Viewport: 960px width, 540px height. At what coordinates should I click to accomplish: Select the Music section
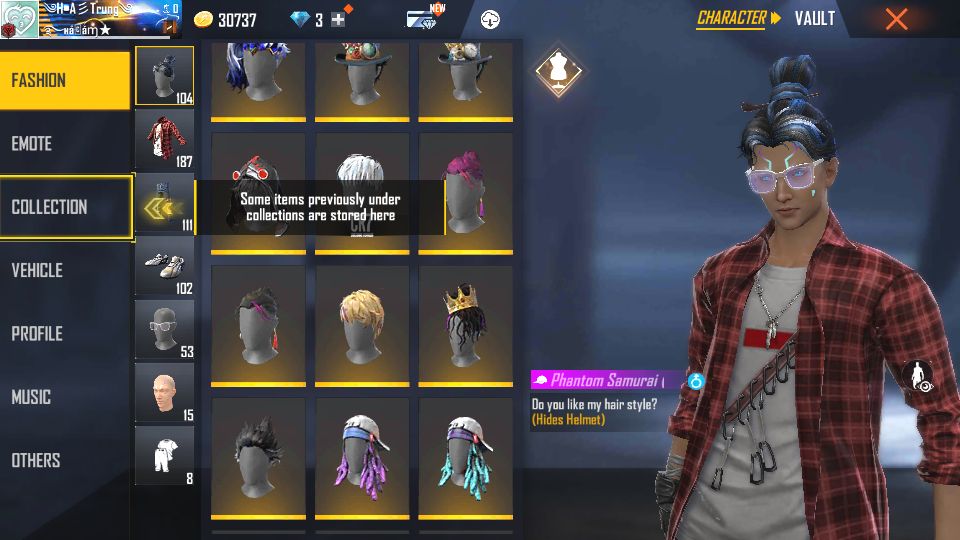(64, 397)
